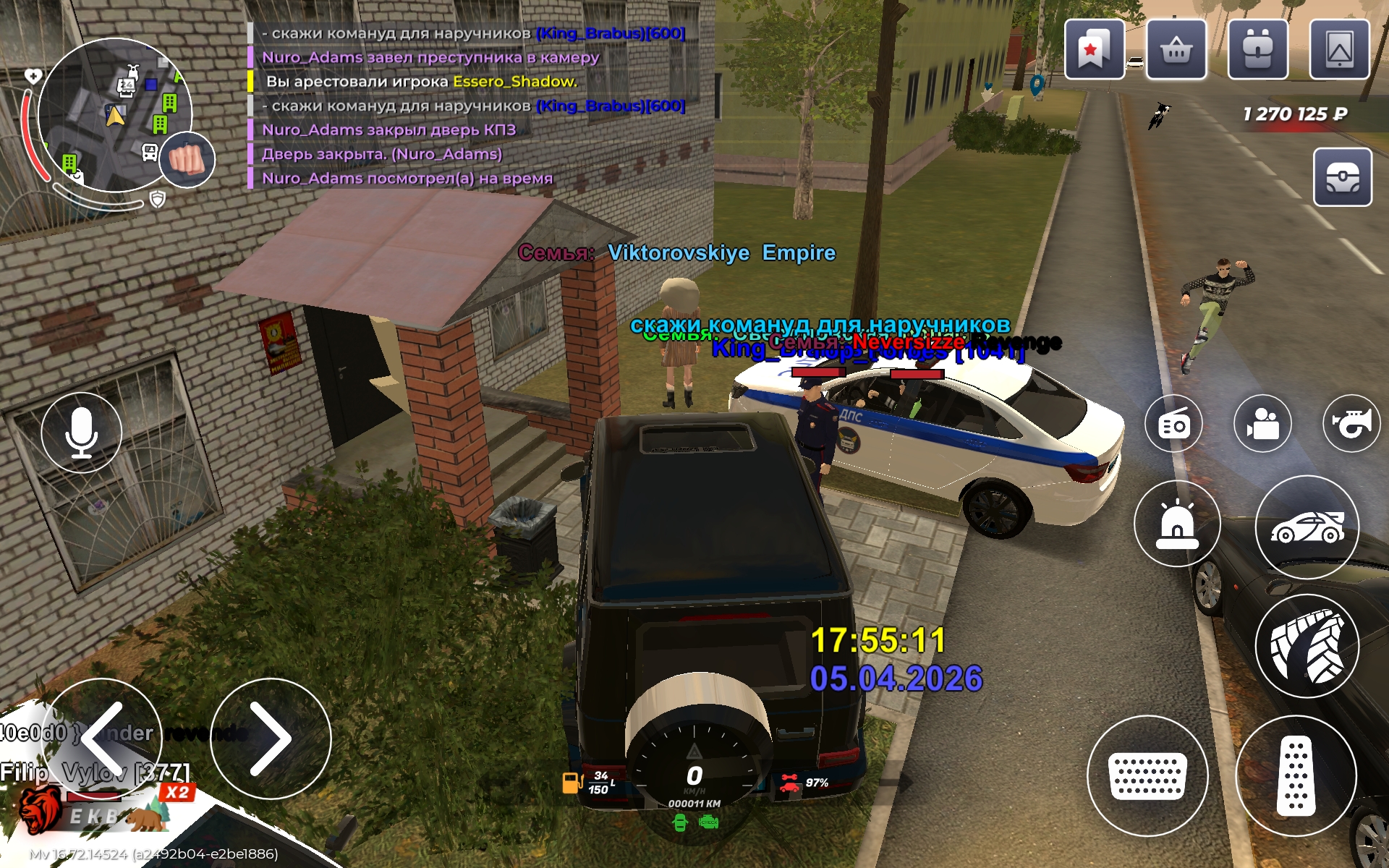Open the backpack inventory
1389x868 pixels.
click(x=1258, y=49)
